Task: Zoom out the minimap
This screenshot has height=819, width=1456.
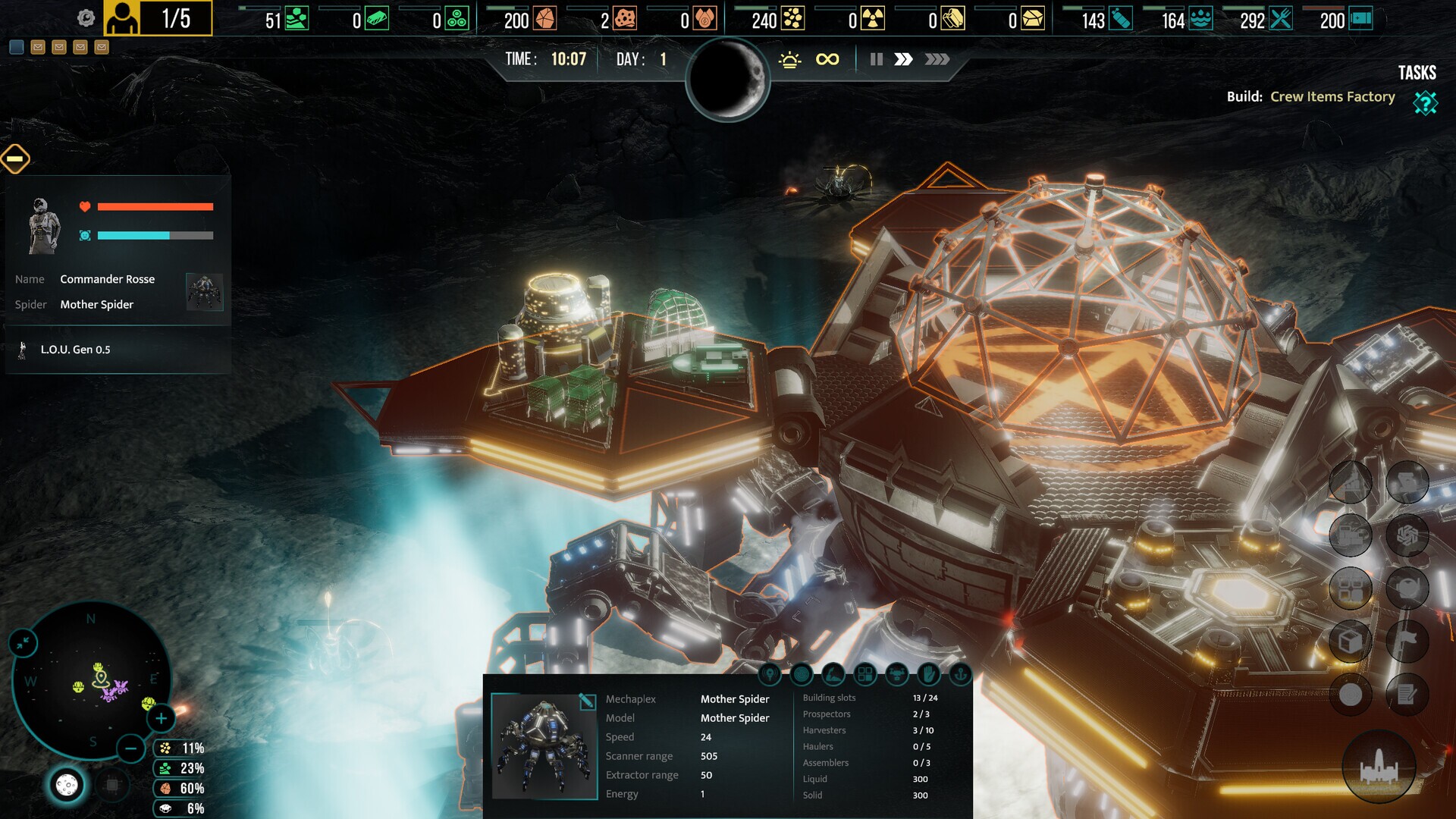Action: (x=130, y=748)
